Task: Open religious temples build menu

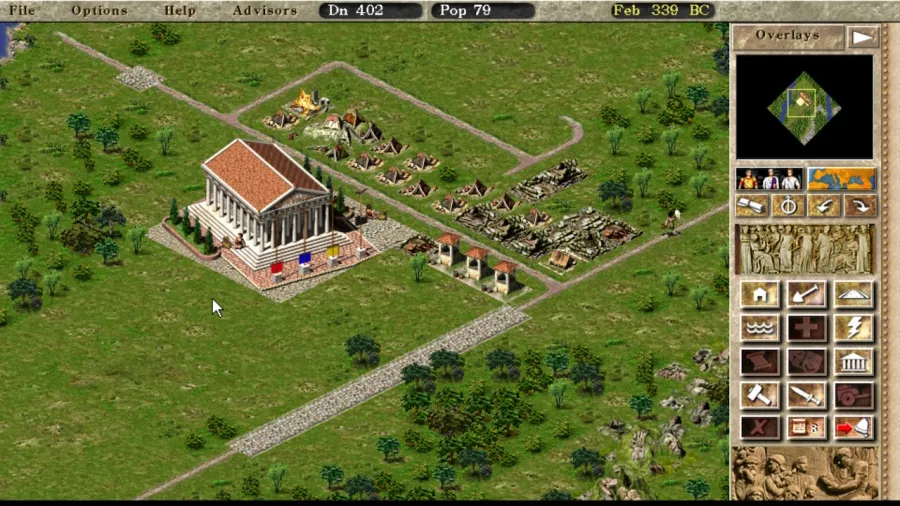Action: click(852, 327)
